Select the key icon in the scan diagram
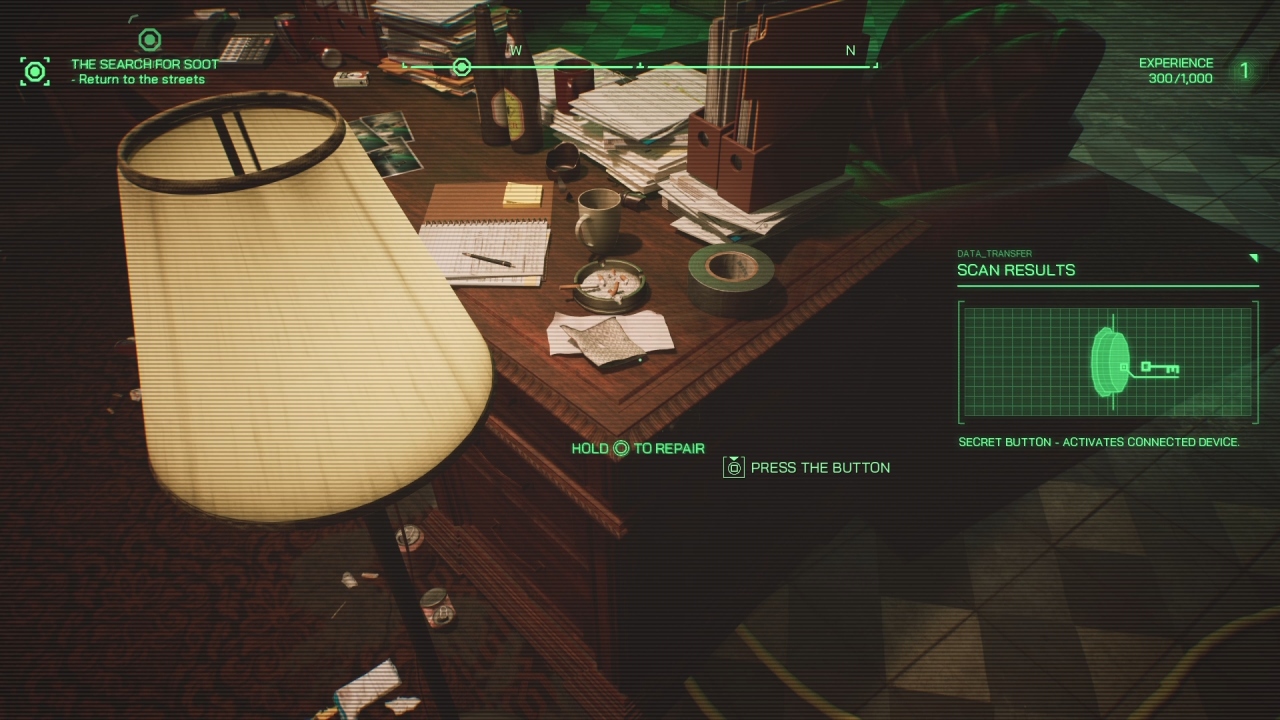The width and height of the screenshot is (1280, 720). [1158, 369]
